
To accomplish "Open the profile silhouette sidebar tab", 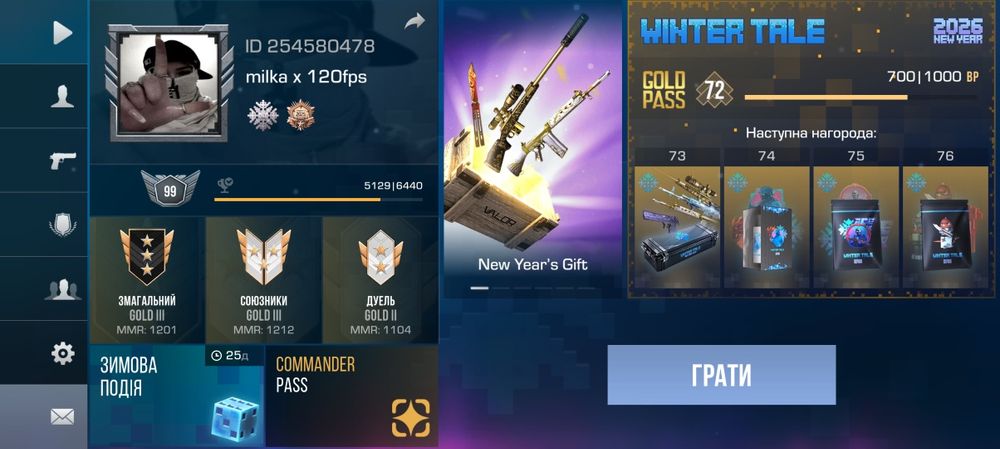I will 62,97.
